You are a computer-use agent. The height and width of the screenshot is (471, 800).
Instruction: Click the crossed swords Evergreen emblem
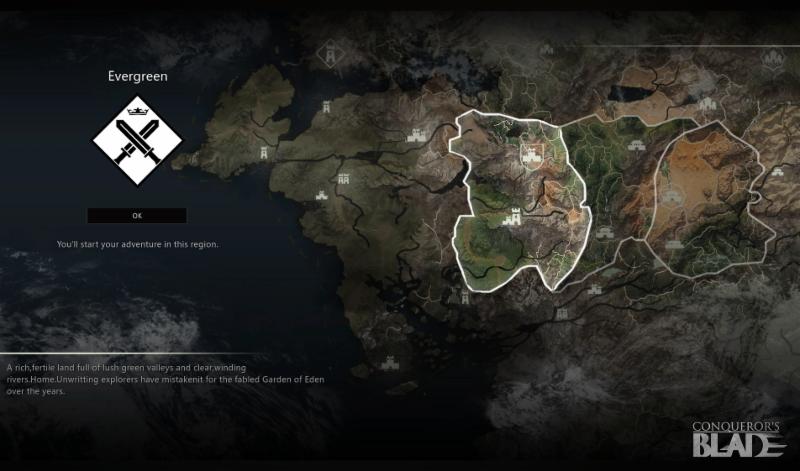point(137,141)
